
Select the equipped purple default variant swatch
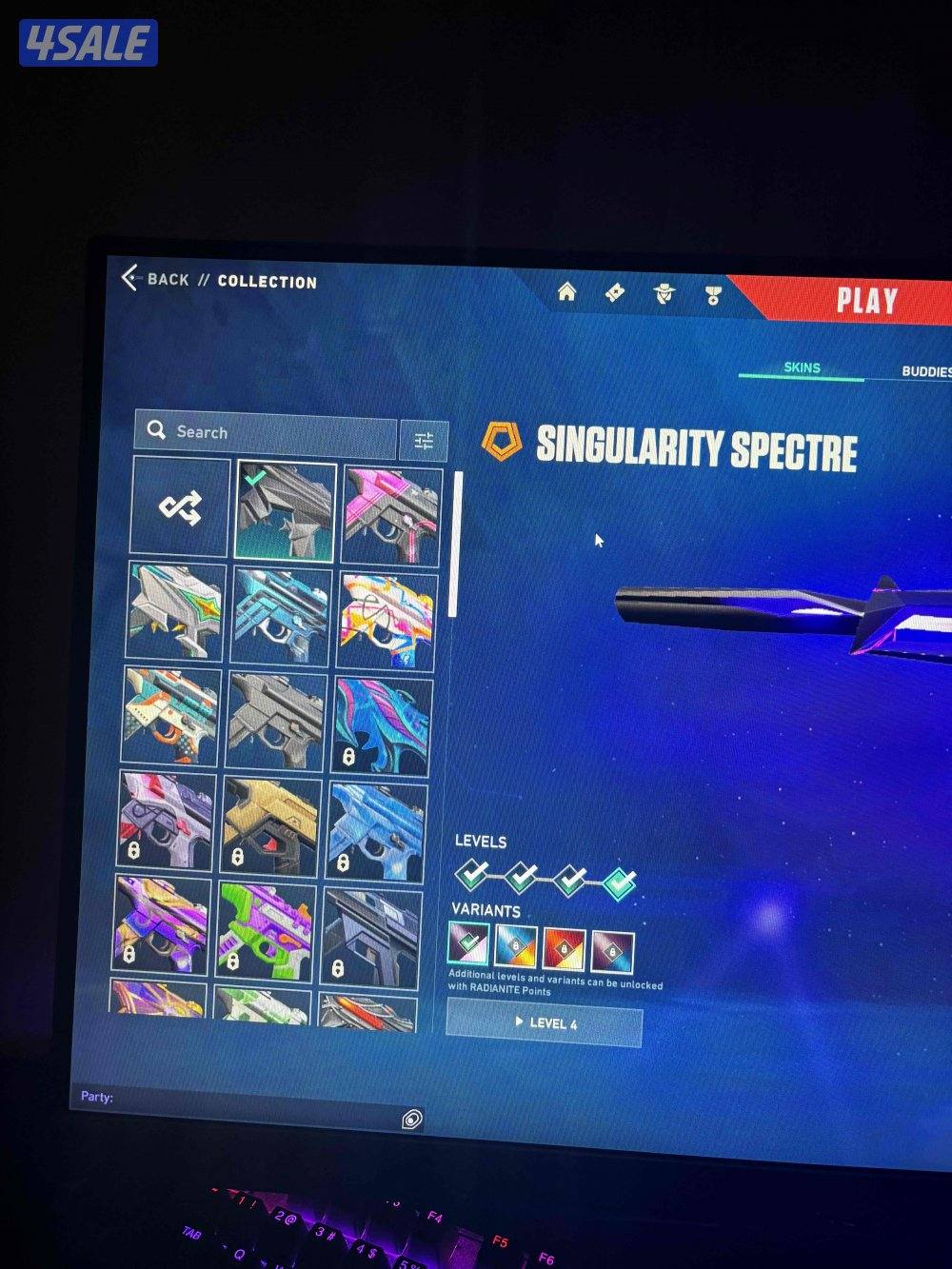click(x=468, y=943)
